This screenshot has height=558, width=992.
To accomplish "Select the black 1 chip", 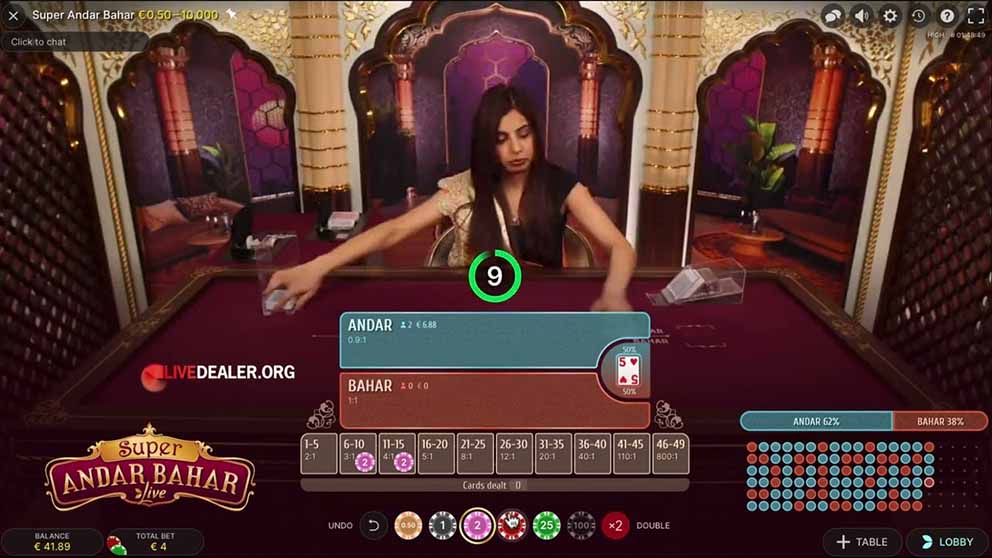I will click(442, 525).
